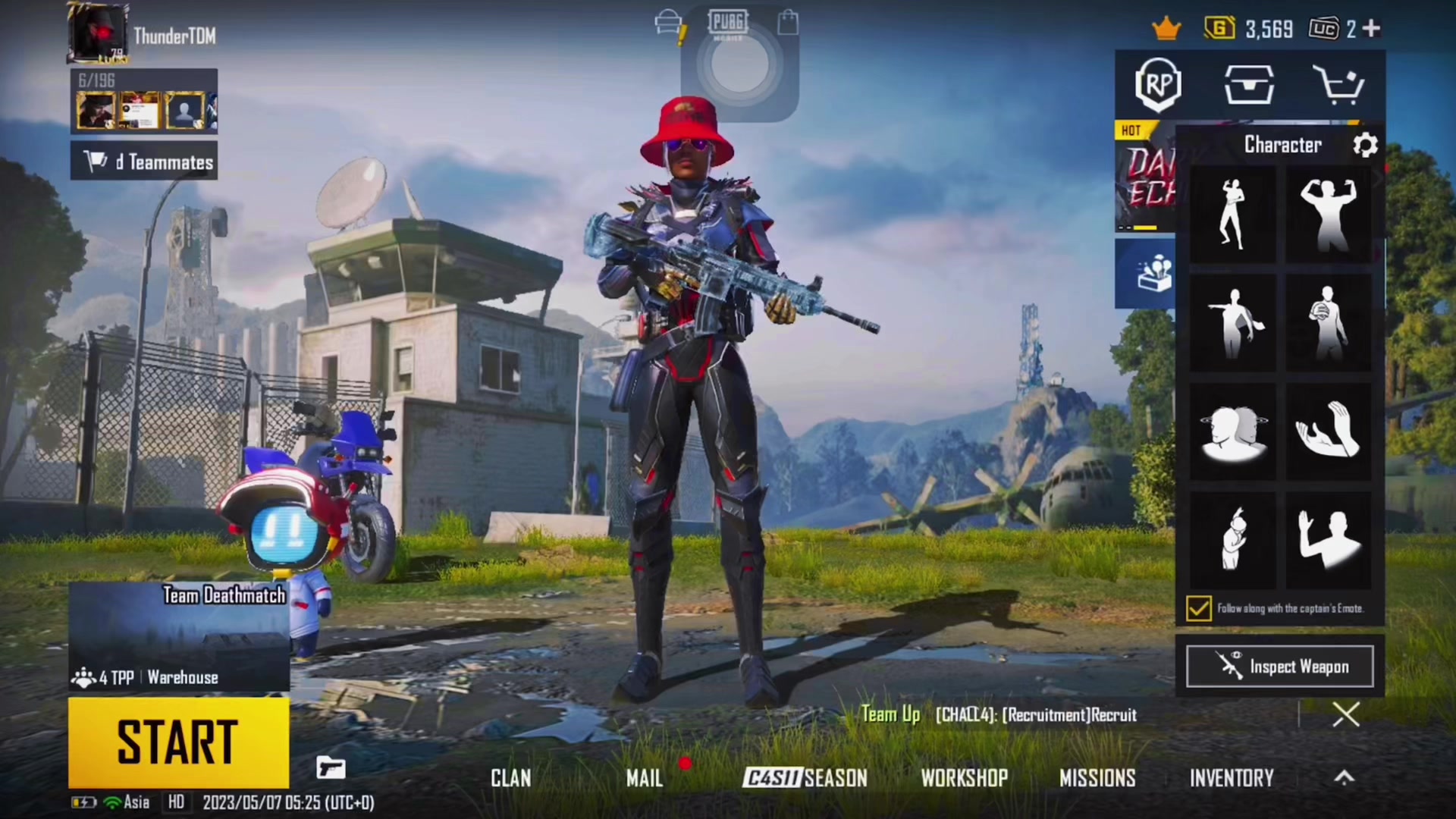Click the Inspect Weapon button
1456x819 pixels.
[1279, 667]
